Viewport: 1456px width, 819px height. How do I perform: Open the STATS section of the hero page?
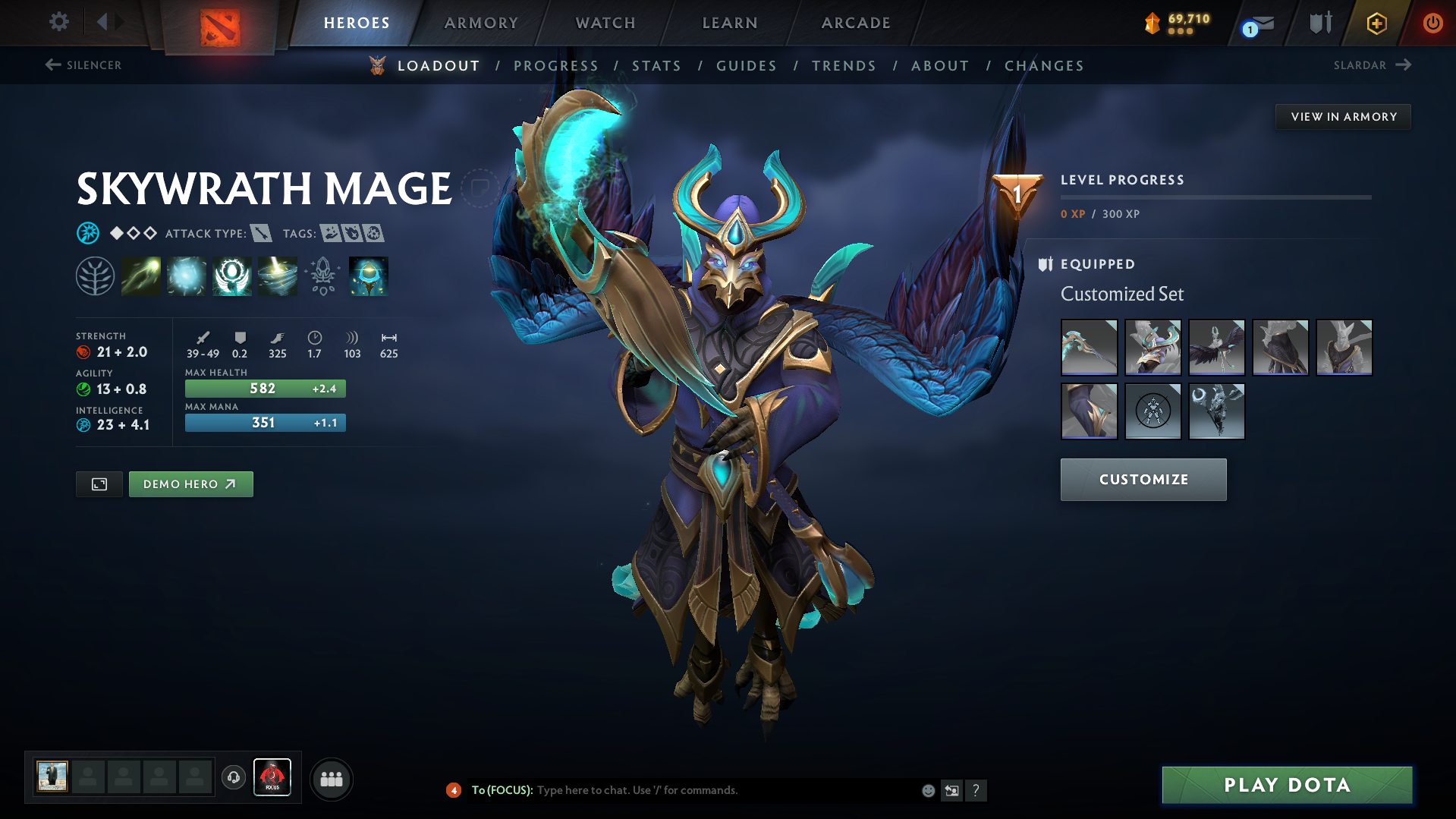656,66
